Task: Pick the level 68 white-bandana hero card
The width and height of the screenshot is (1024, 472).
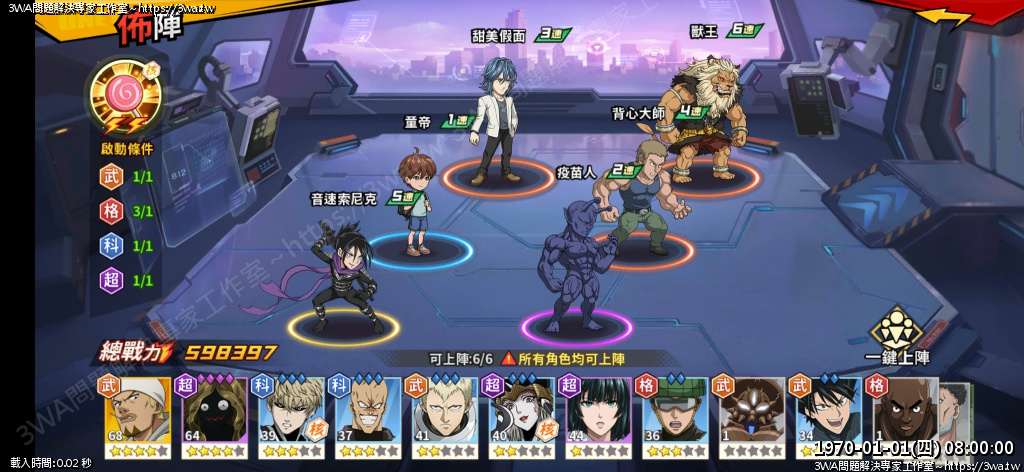Action: point(133,415)
